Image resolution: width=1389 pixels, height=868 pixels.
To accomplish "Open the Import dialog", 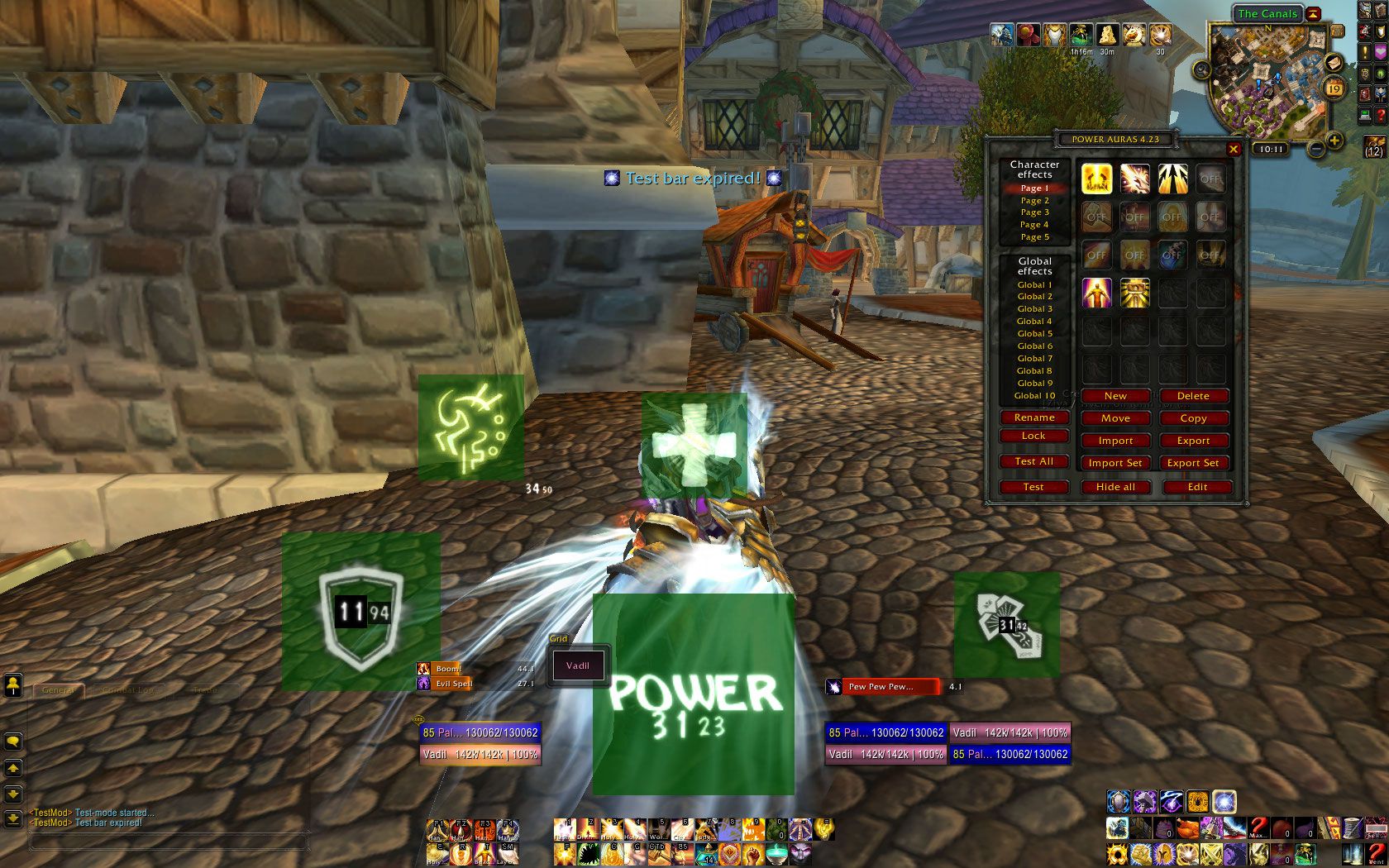I will click(1115, 441).
